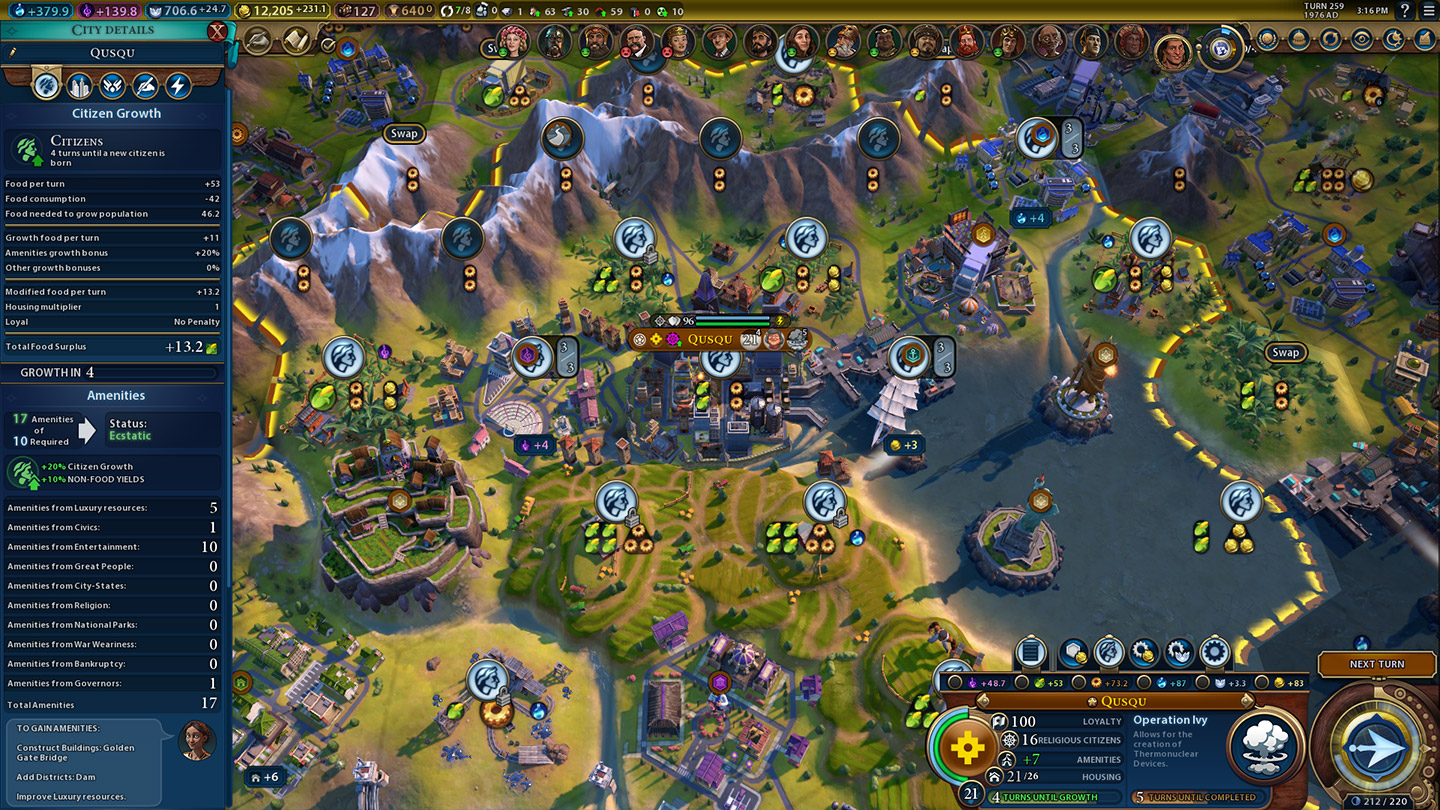Viewport: 1440px width, 810px height.
Task: Open the Civilopedia question mark button
Action: click(x=1404, y=10)
